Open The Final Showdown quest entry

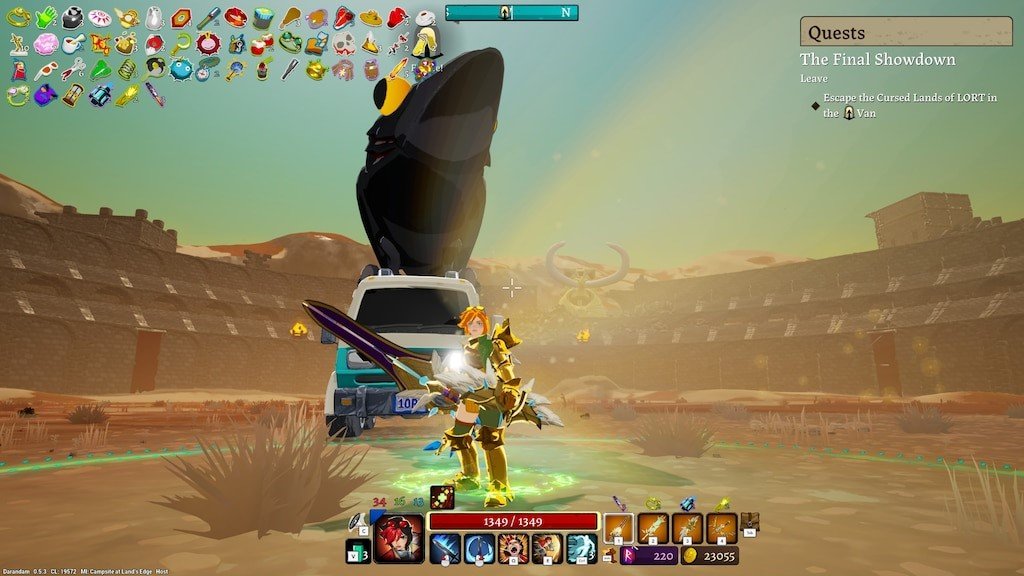(877, 60)
